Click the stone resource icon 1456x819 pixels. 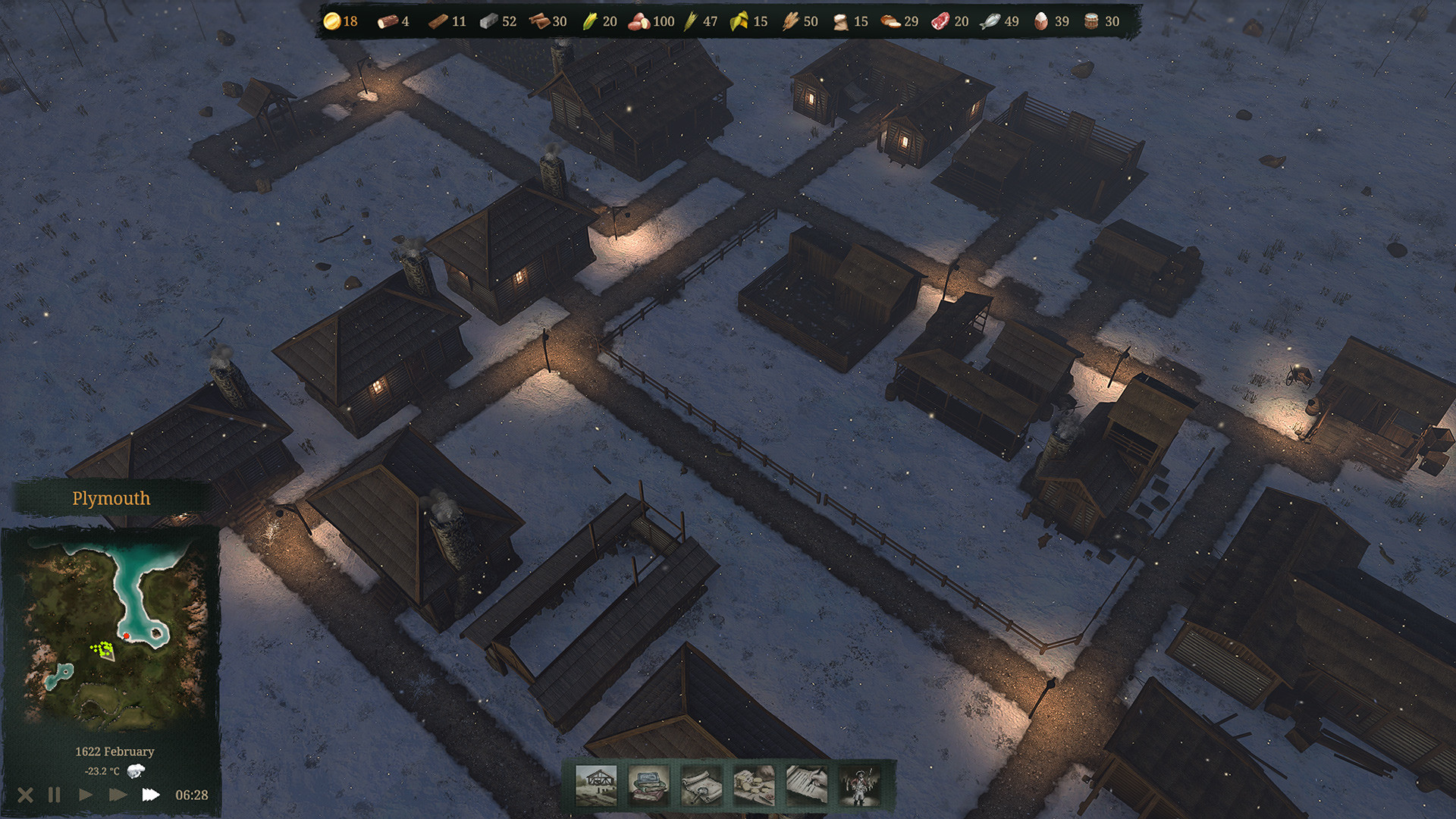click(490, 22)
